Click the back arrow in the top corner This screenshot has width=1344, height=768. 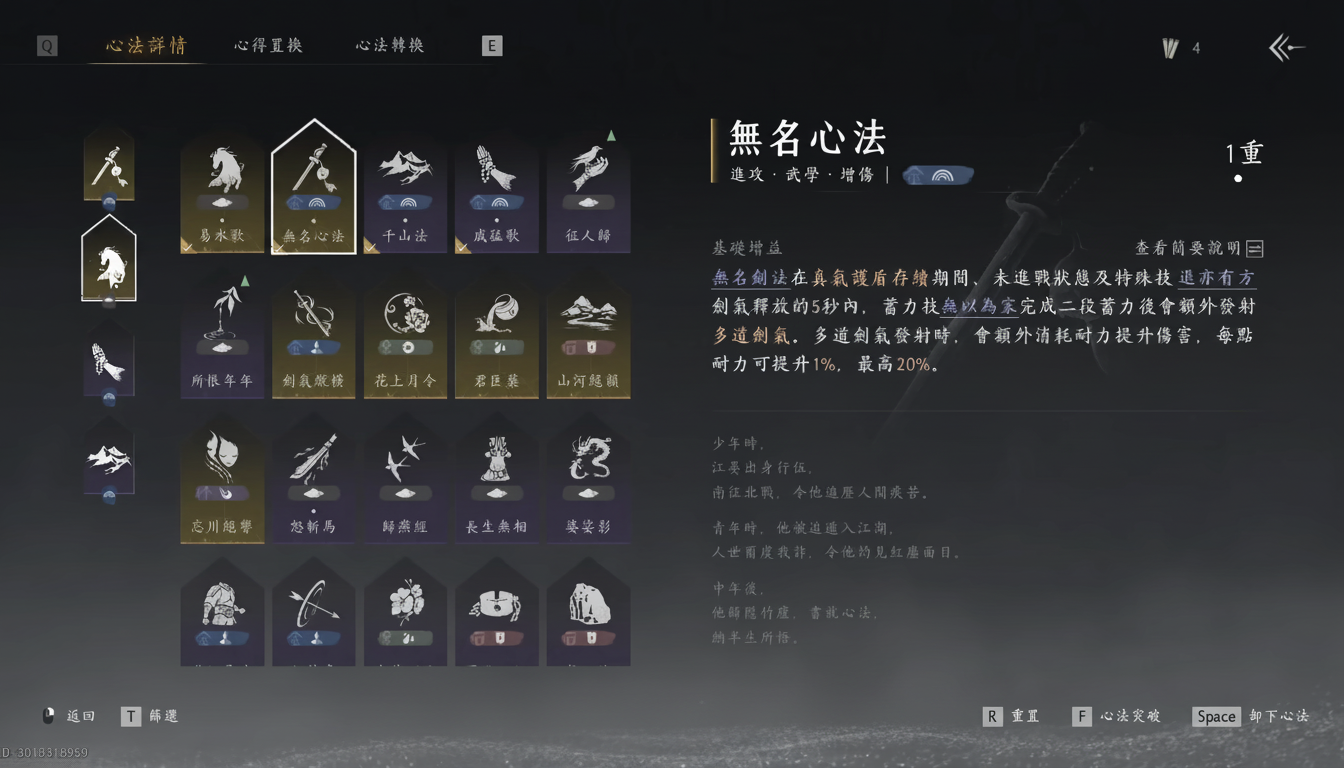(x=1286, y=47)
